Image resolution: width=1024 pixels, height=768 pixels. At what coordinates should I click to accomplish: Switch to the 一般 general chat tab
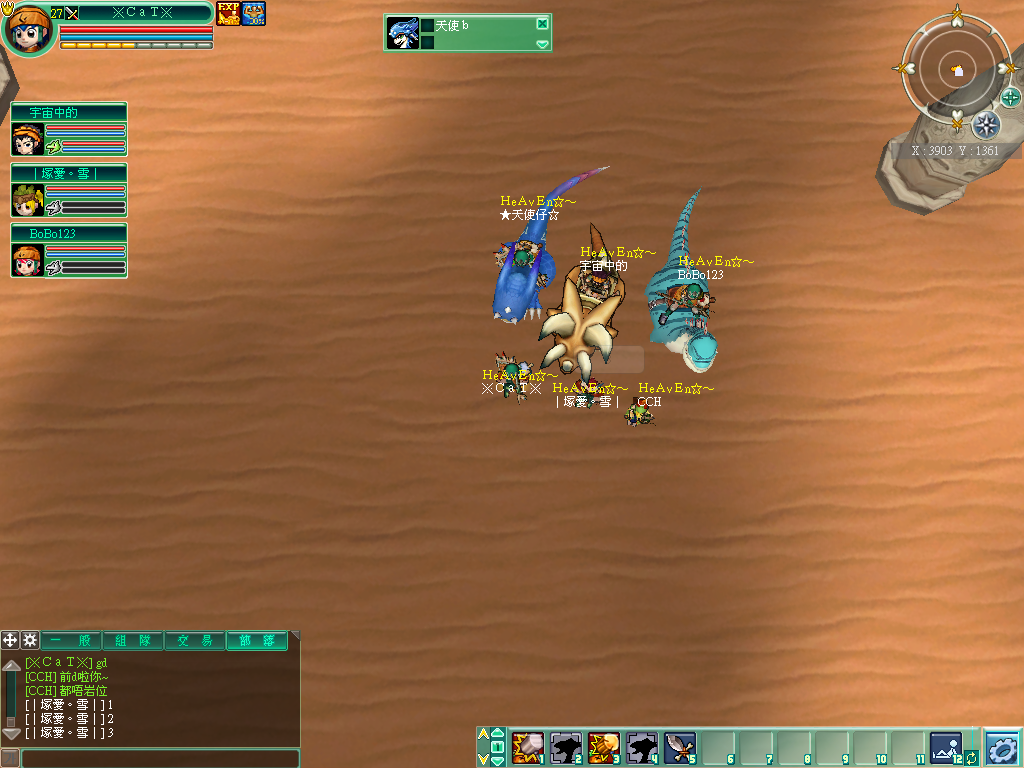pos(70,640)
